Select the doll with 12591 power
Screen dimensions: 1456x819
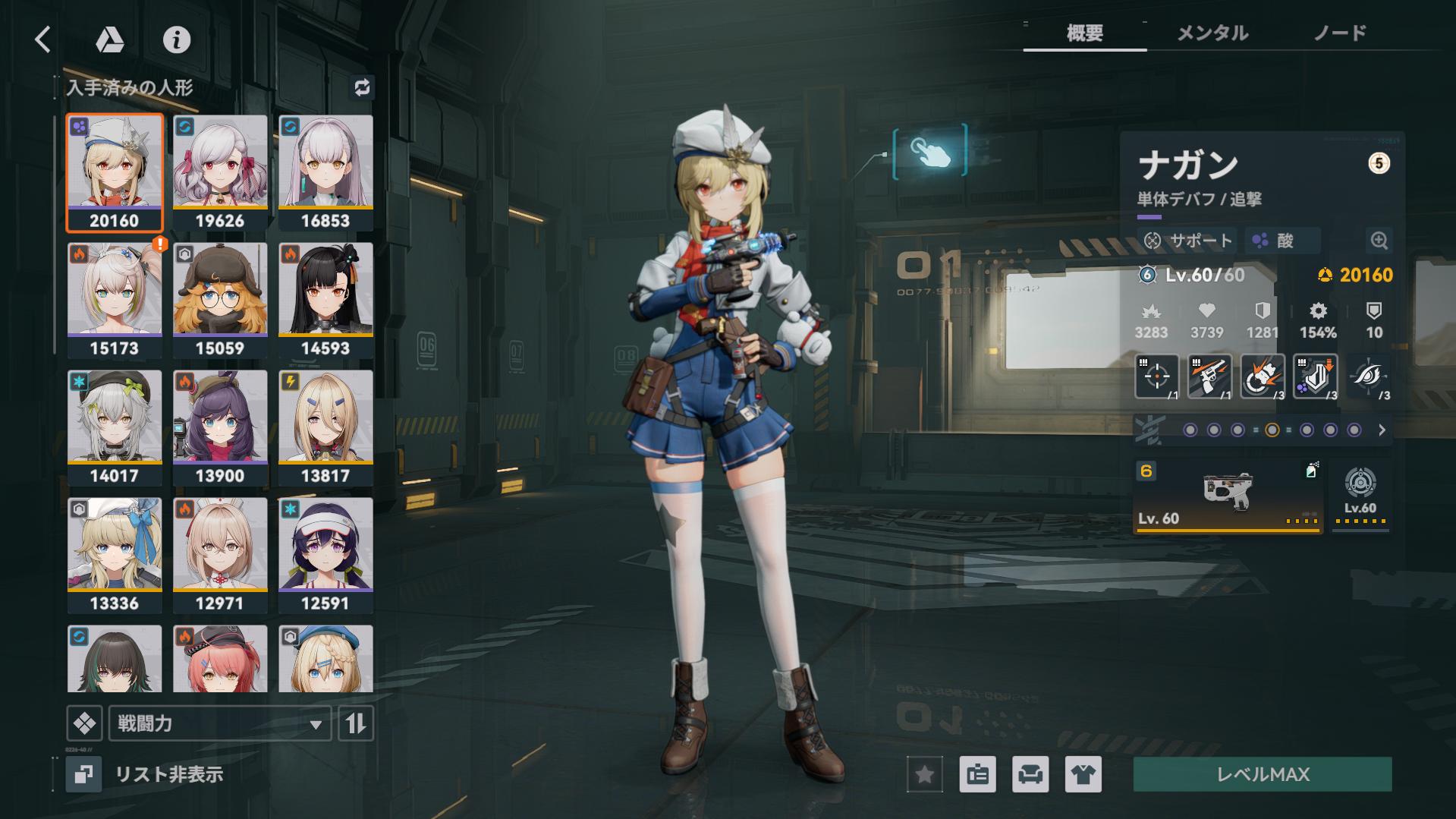325,555
